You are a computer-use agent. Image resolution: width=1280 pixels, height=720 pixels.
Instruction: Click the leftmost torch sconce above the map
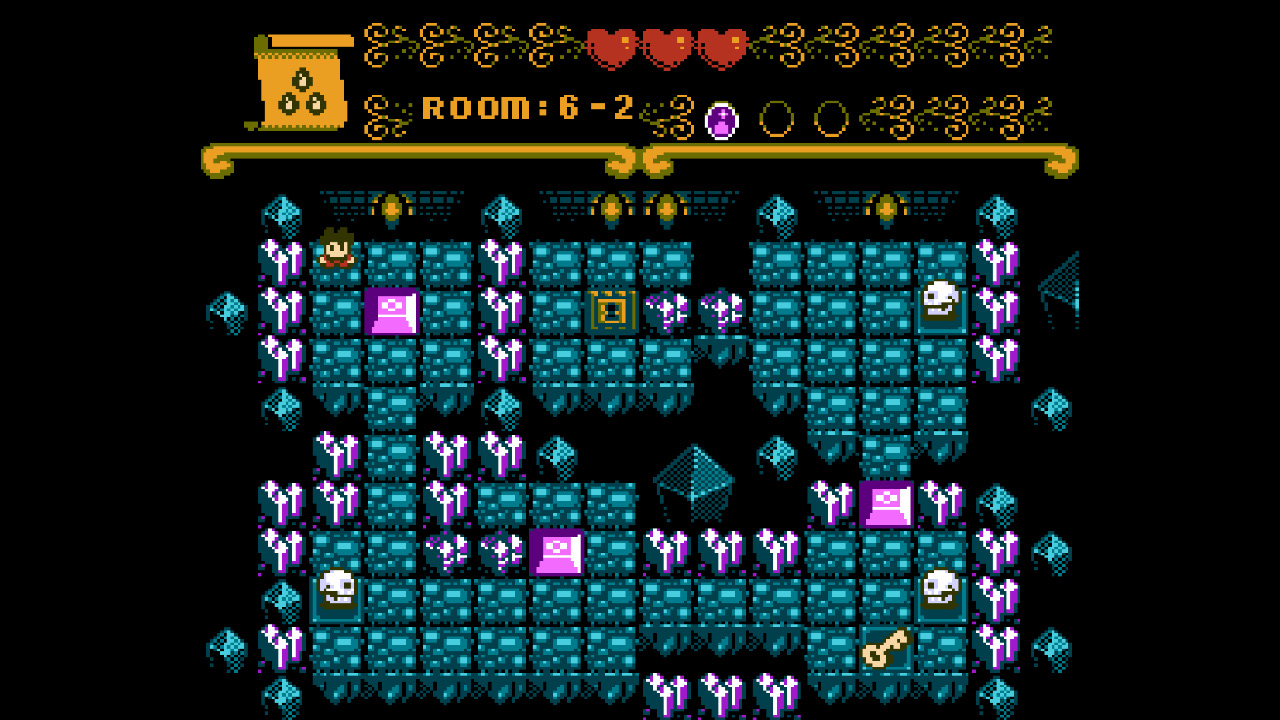(393, 205)
